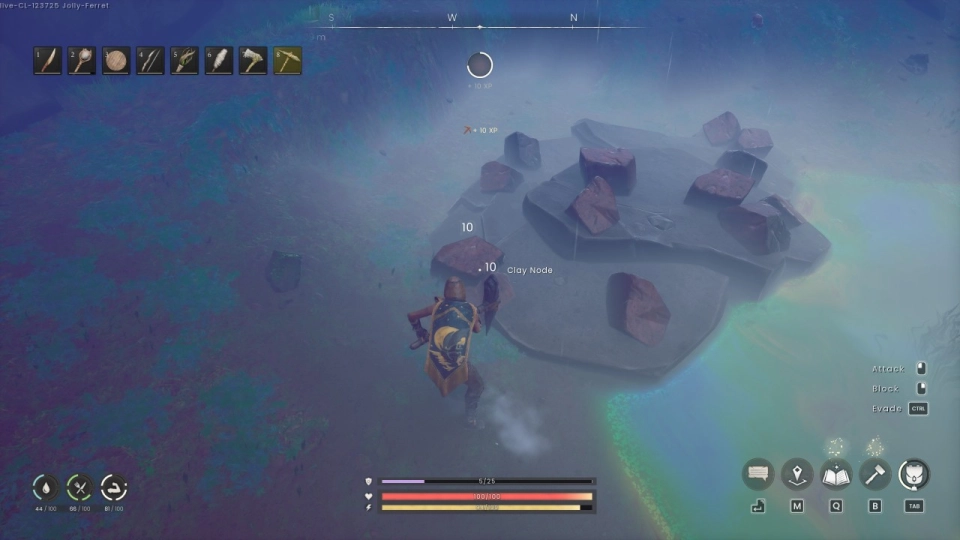Select the round wooden shield slot

116,61
